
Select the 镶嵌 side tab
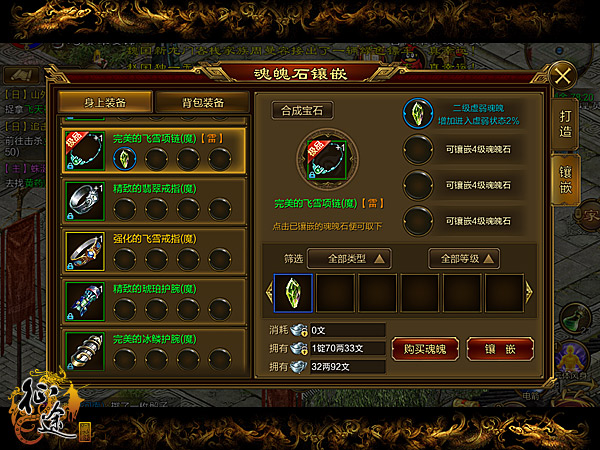(565, 176)
